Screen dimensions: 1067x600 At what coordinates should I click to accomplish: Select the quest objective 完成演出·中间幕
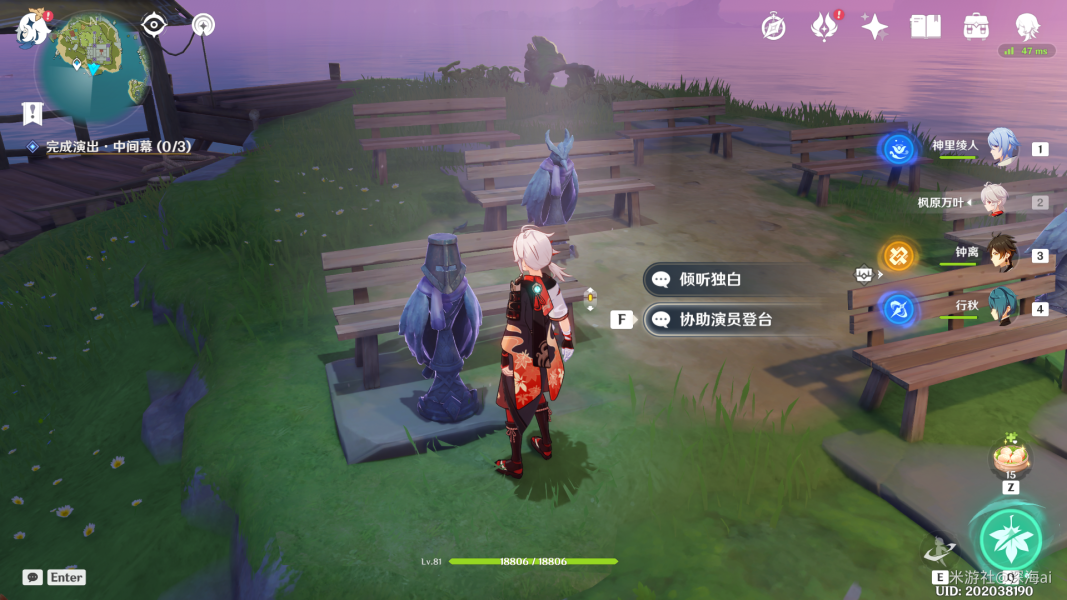coord(117,147)
